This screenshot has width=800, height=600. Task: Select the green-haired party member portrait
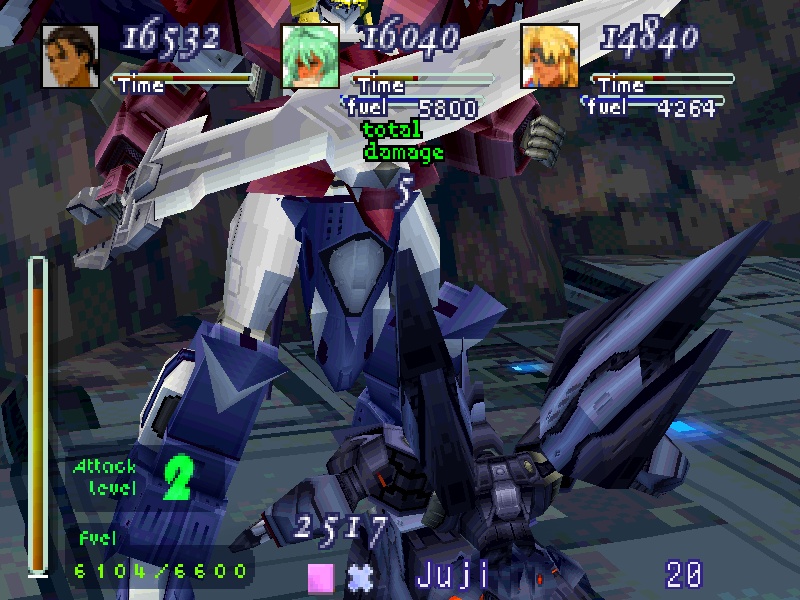310,56
